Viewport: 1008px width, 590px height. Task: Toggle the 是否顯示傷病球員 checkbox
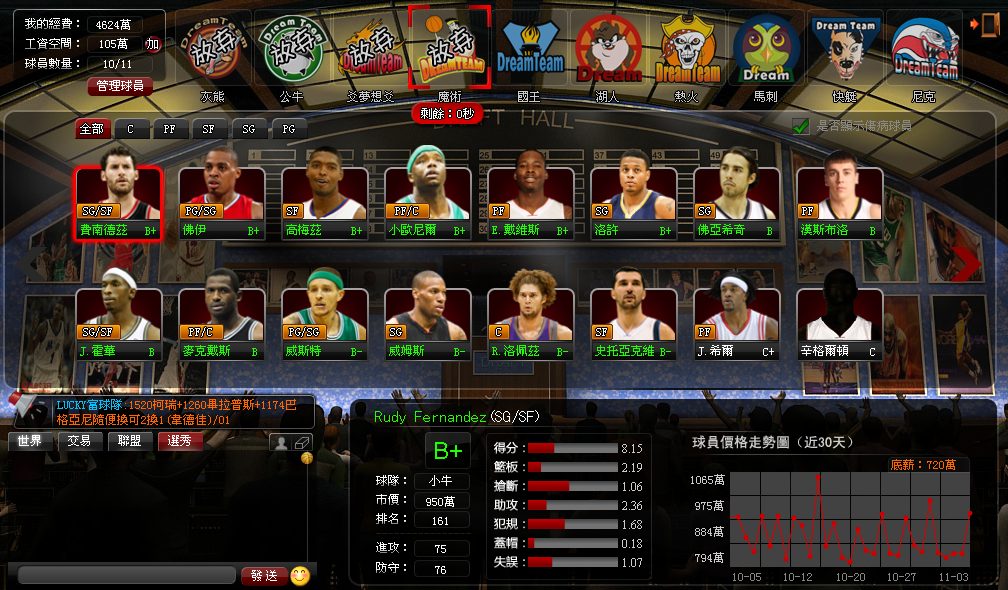pos(800,126)
